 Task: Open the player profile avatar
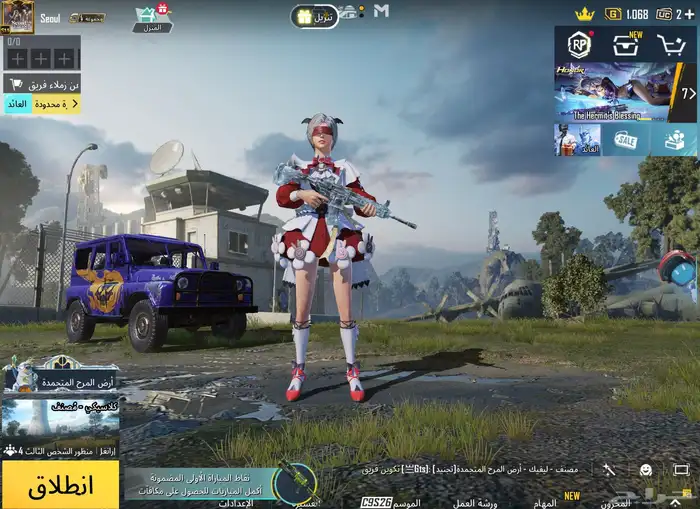point(18,16)
